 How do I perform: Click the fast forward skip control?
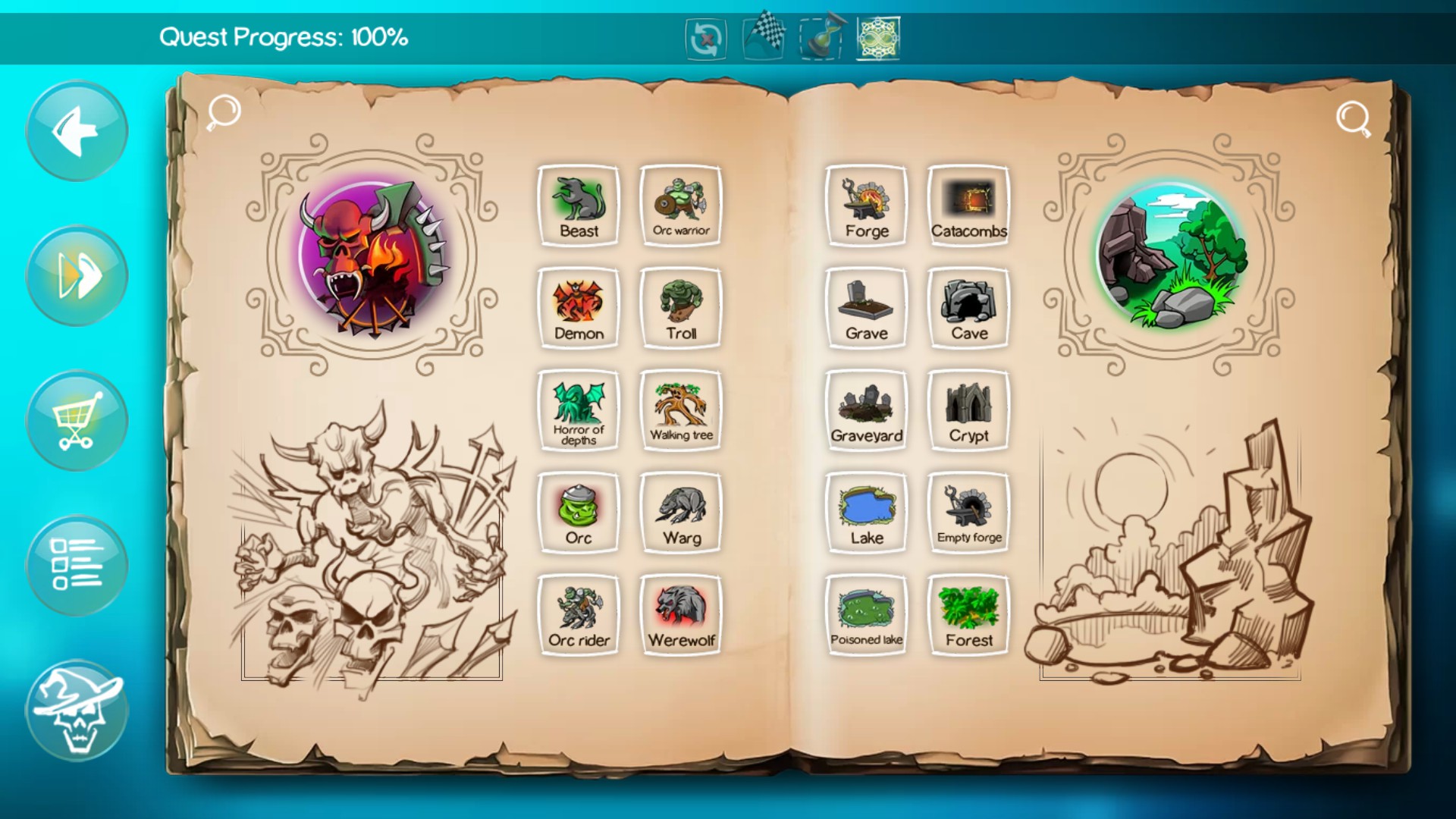(76, 275)
